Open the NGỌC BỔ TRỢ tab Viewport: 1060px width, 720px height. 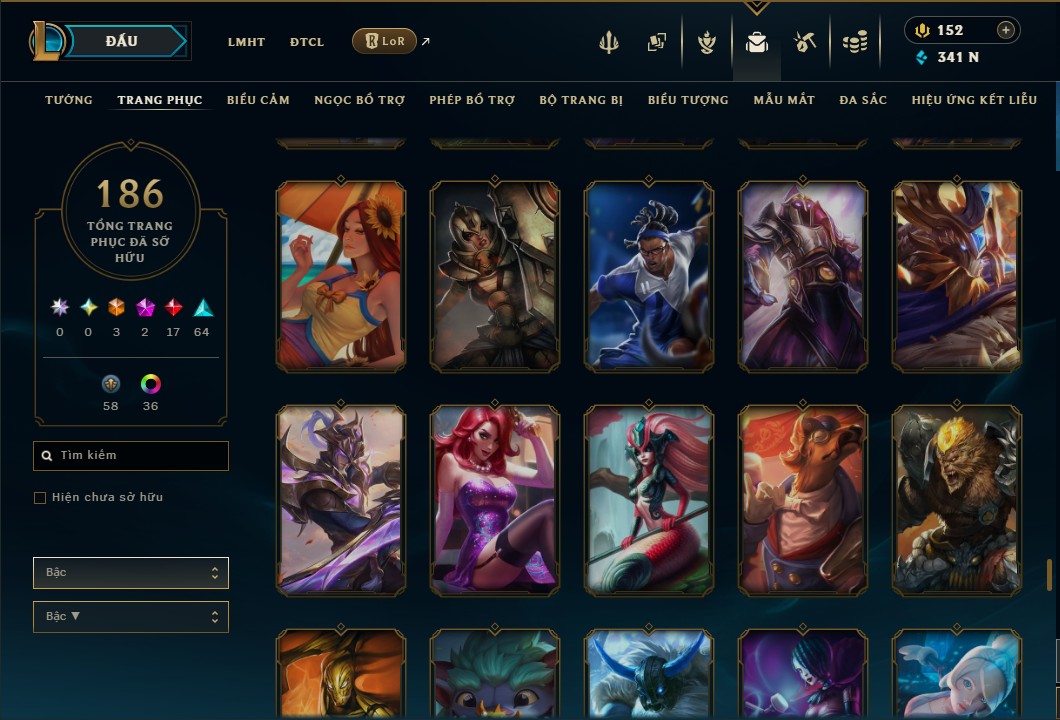(359, 100)
